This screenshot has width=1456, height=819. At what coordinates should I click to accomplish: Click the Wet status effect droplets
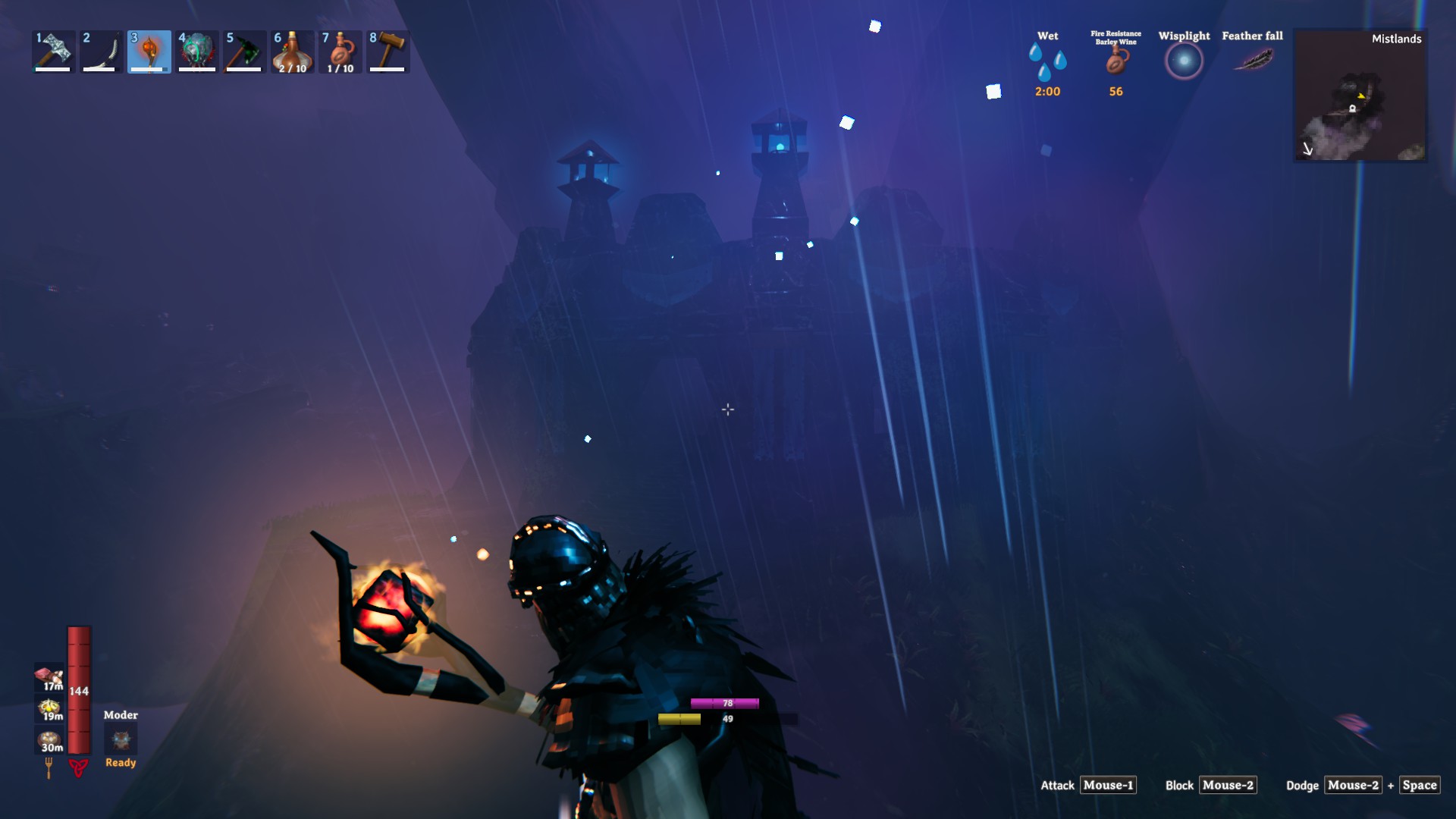pos(1047,62)
